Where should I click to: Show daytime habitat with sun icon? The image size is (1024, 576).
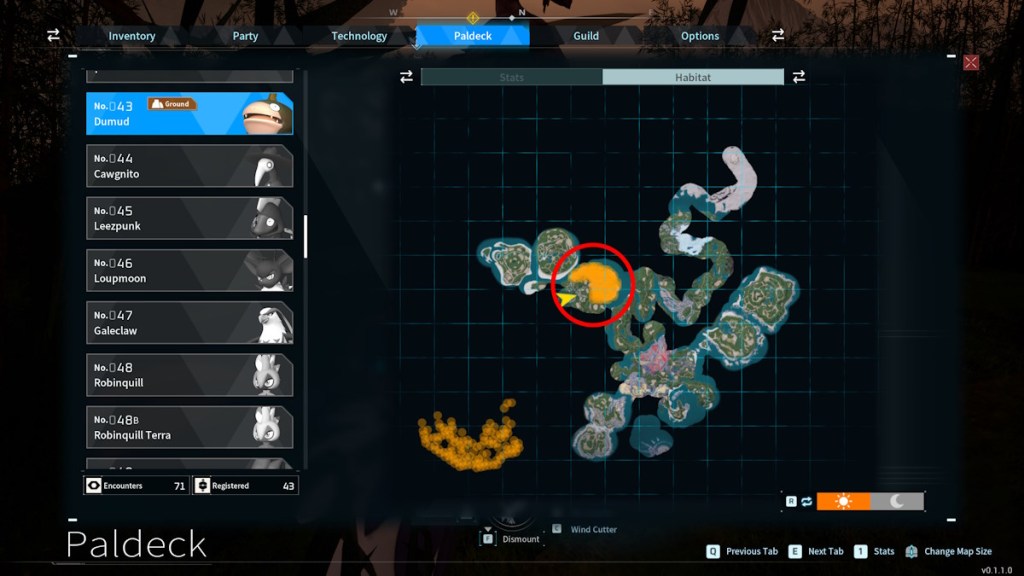(x=843, y=501)
